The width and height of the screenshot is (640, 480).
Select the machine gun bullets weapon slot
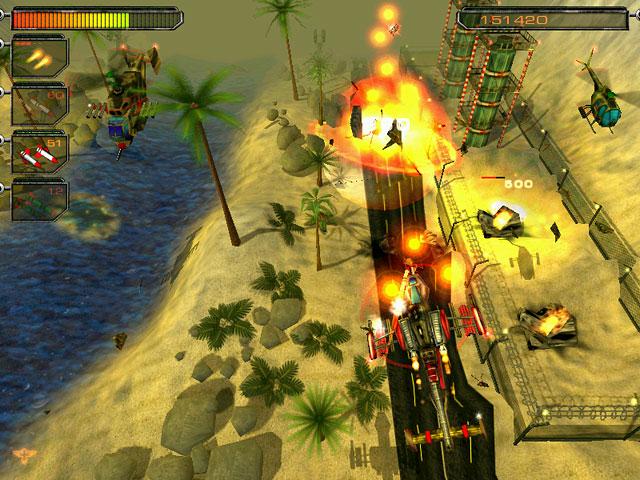click(39, 56)
